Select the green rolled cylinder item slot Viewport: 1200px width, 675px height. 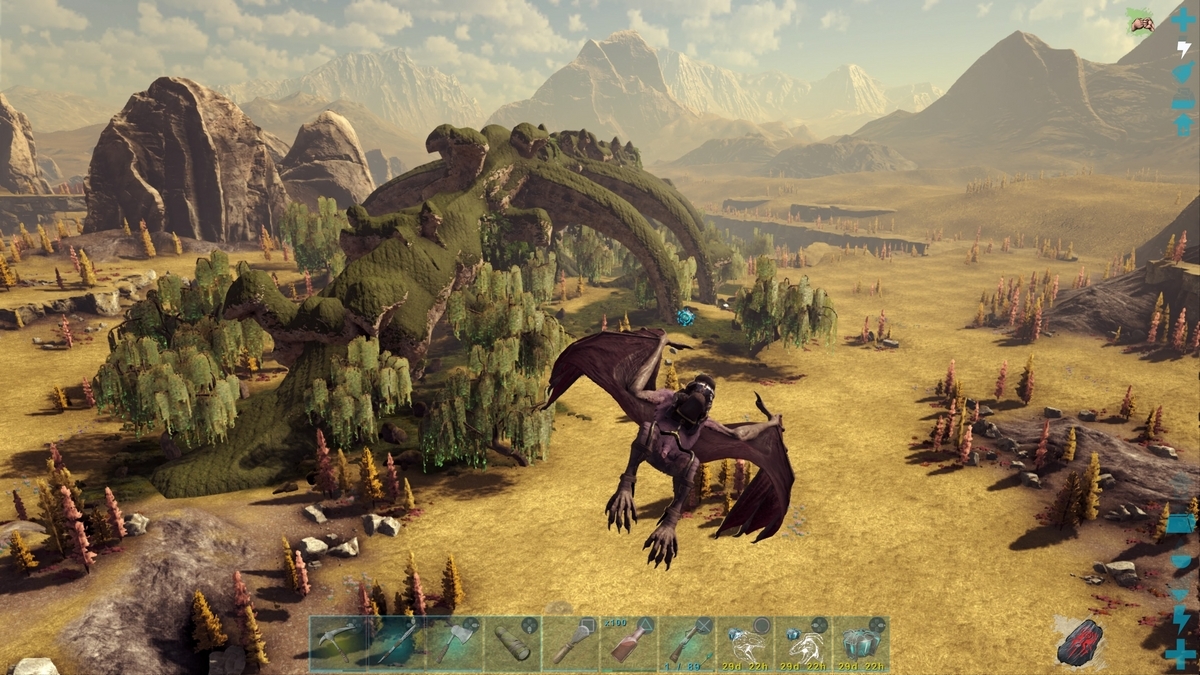[512, 643]
